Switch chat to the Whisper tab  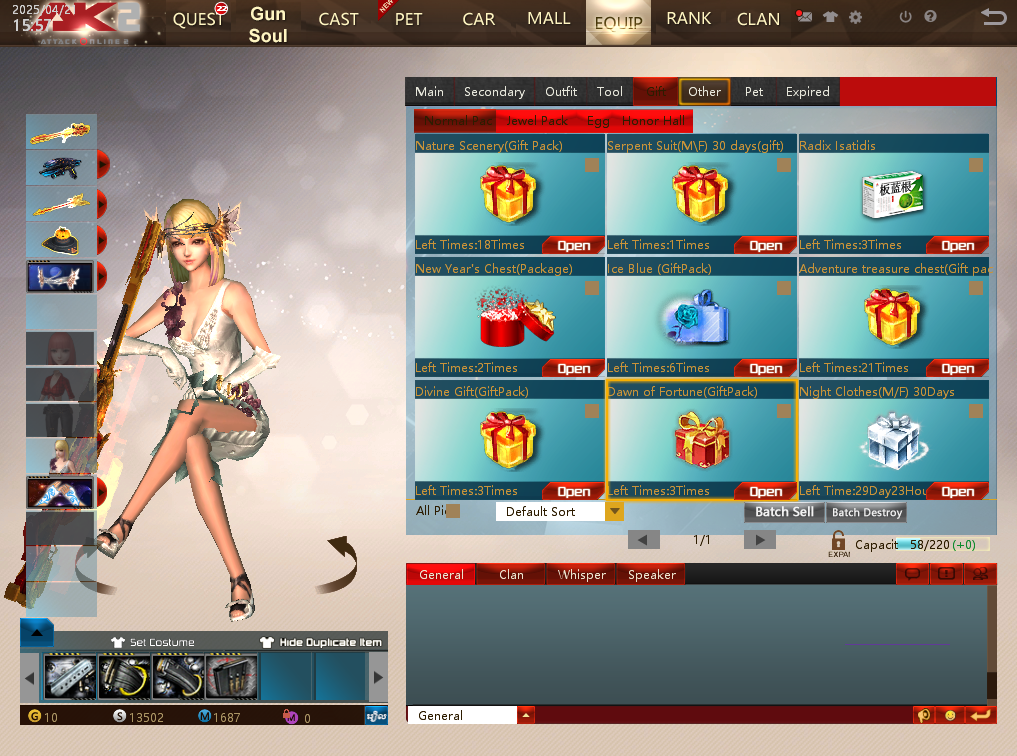581,575
